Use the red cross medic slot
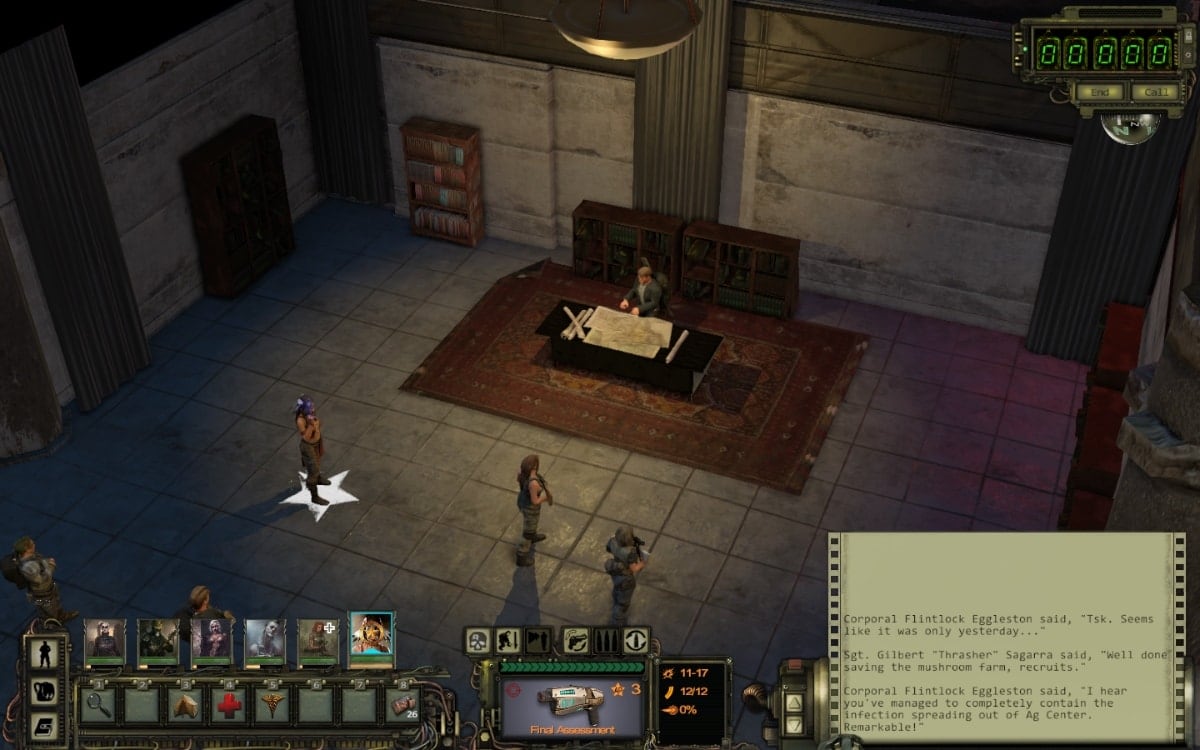 pyautogui.click(x=228, y=706)
